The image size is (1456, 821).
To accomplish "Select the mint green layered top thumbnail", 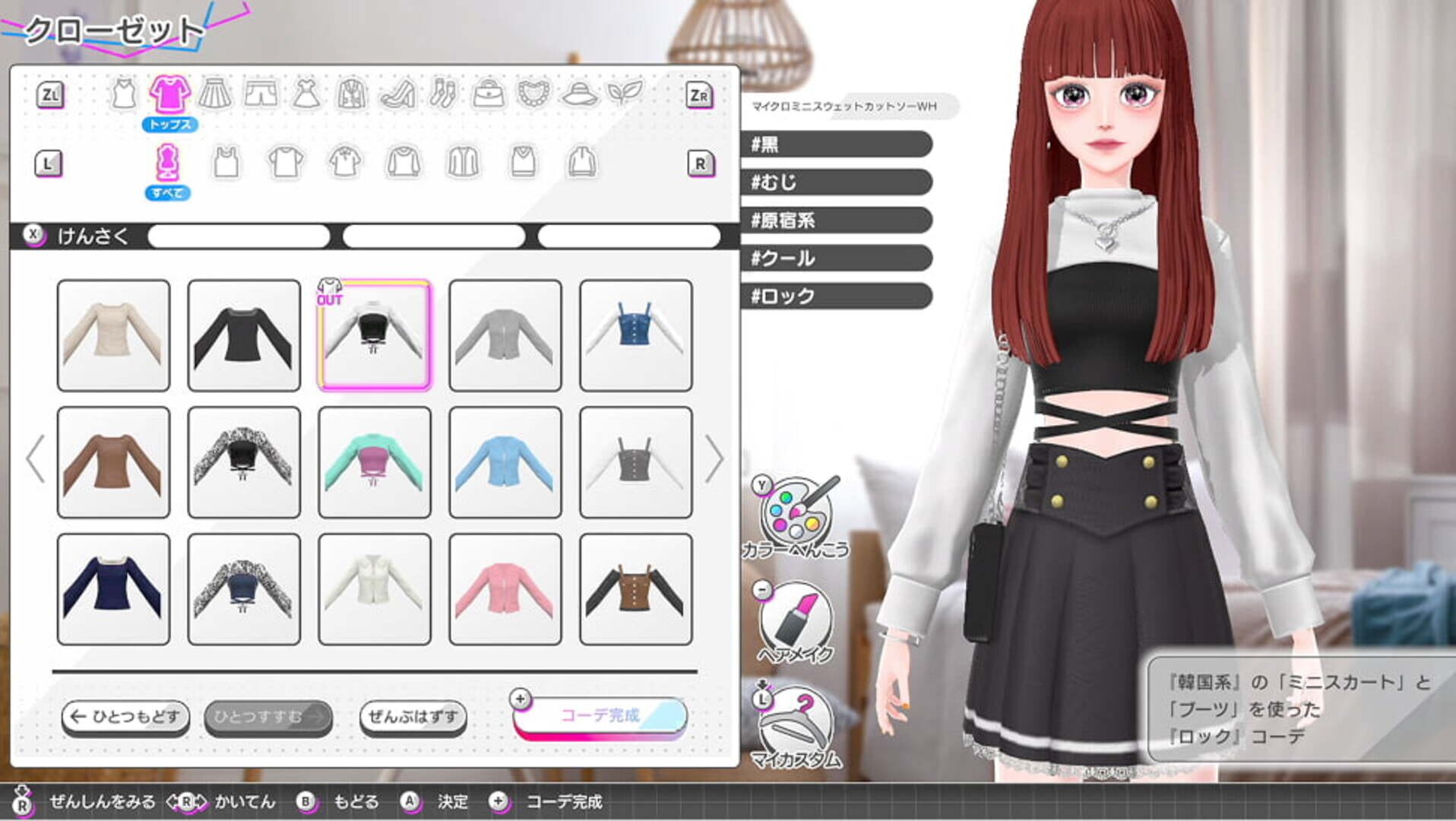I will pyautogui.click(x=374, y=461).
